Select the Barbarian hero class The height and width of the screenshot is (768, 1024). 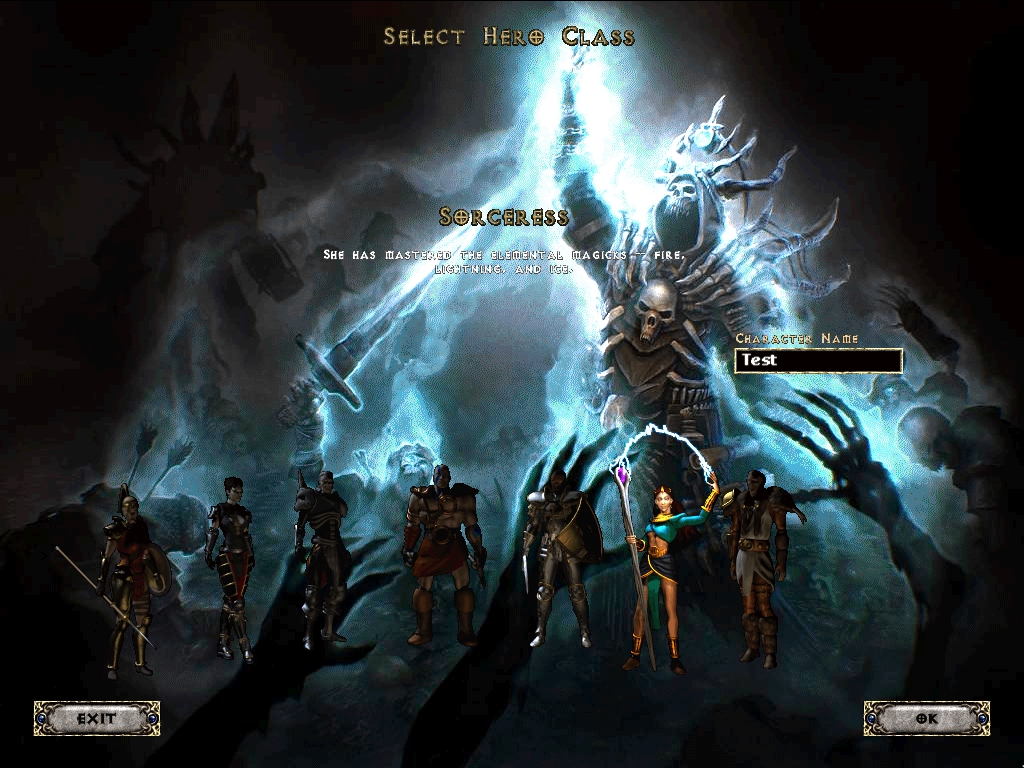443,560
